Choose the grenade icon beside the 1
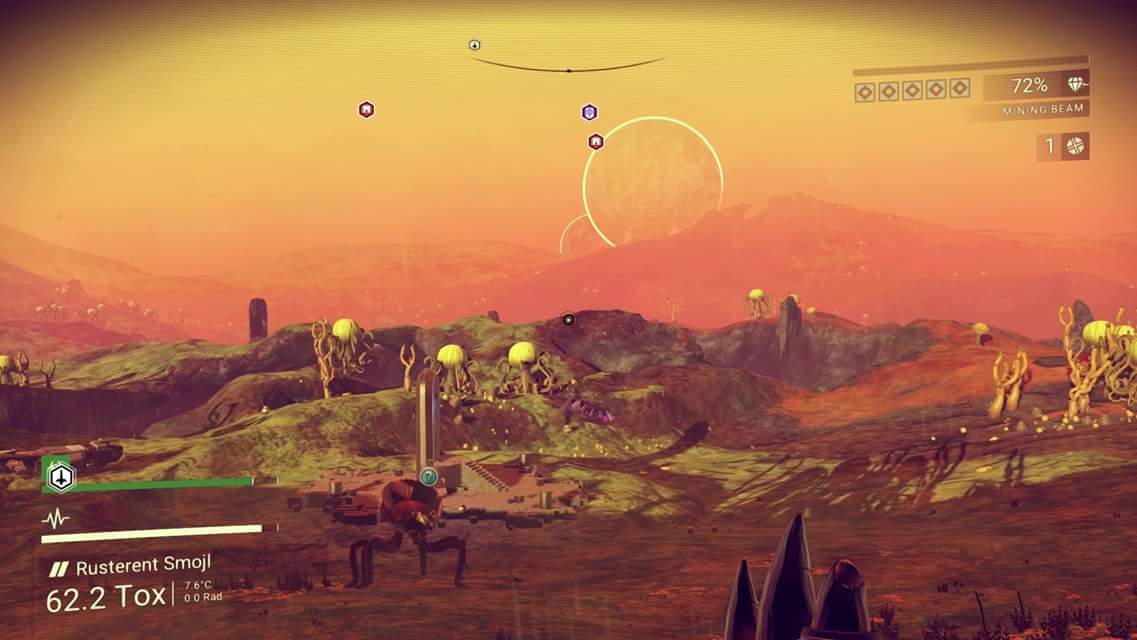This screenshot has height=640, width=1137. (1075, 146)
